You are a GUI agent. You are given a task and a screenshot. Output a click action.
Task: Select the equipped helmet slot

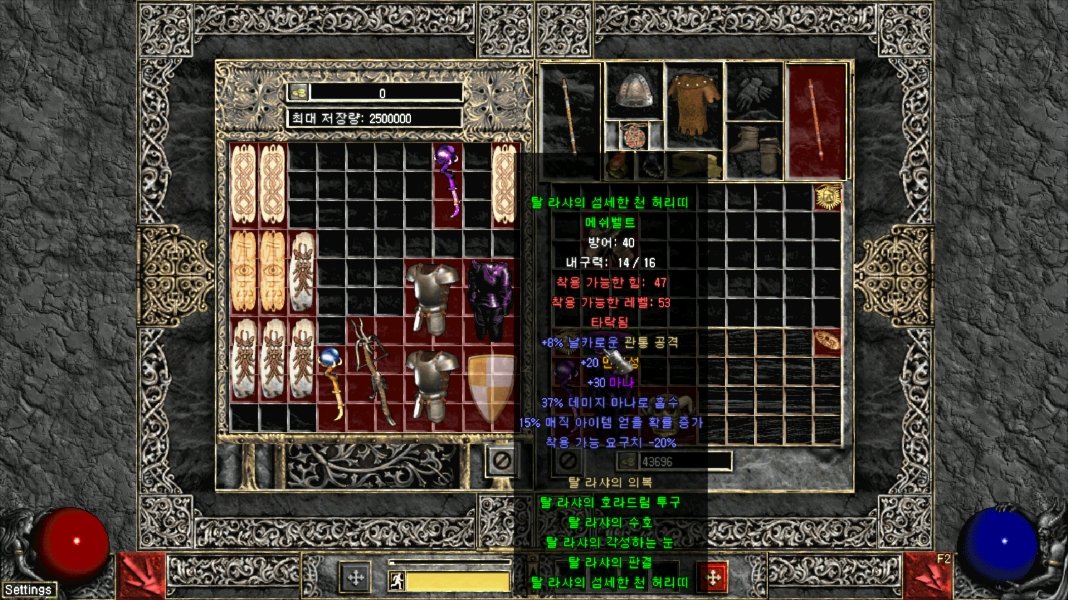[633, 90]
